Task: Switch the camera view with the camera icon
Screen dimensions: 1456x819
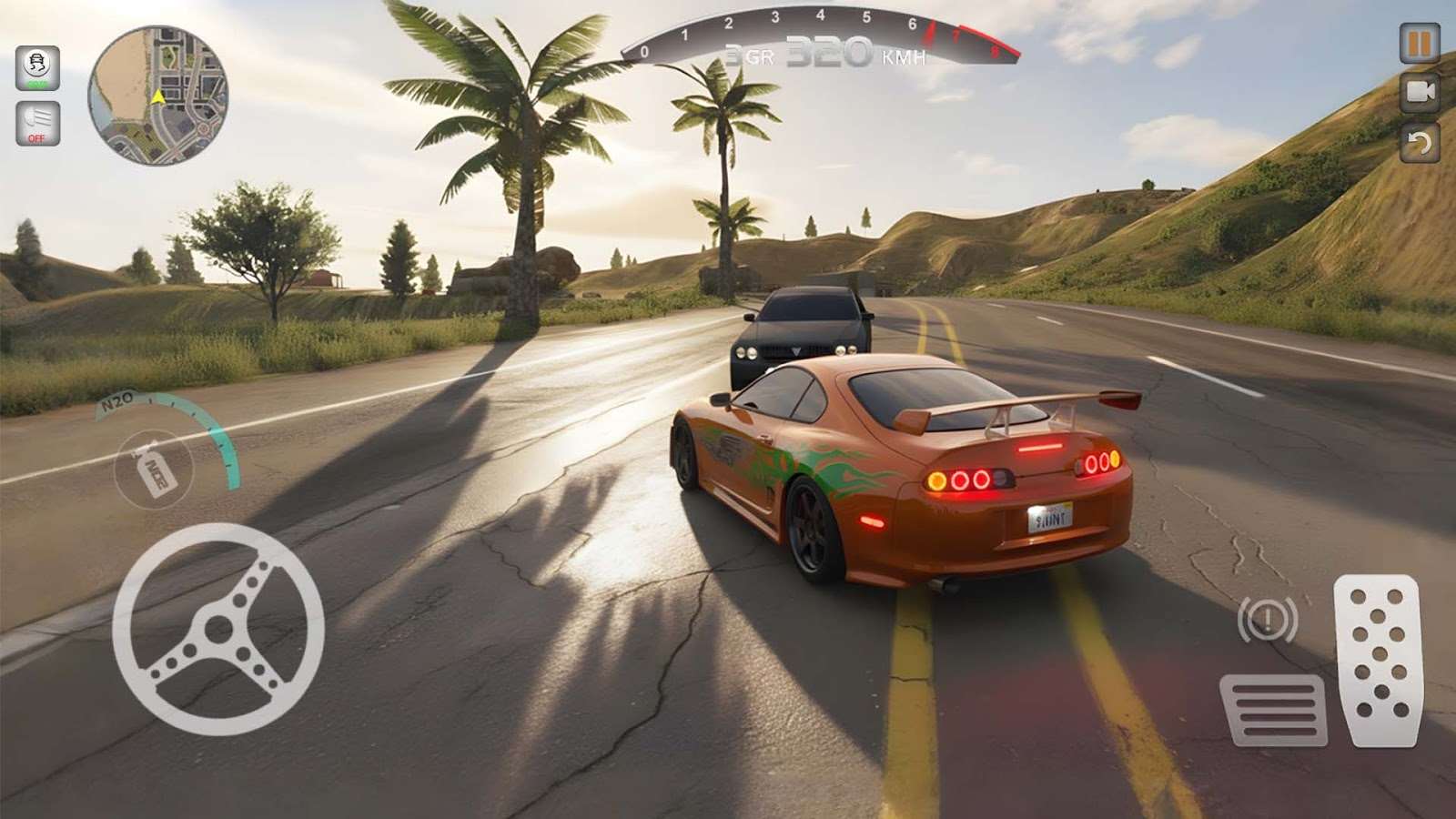Action: (x=1419, y=92)
